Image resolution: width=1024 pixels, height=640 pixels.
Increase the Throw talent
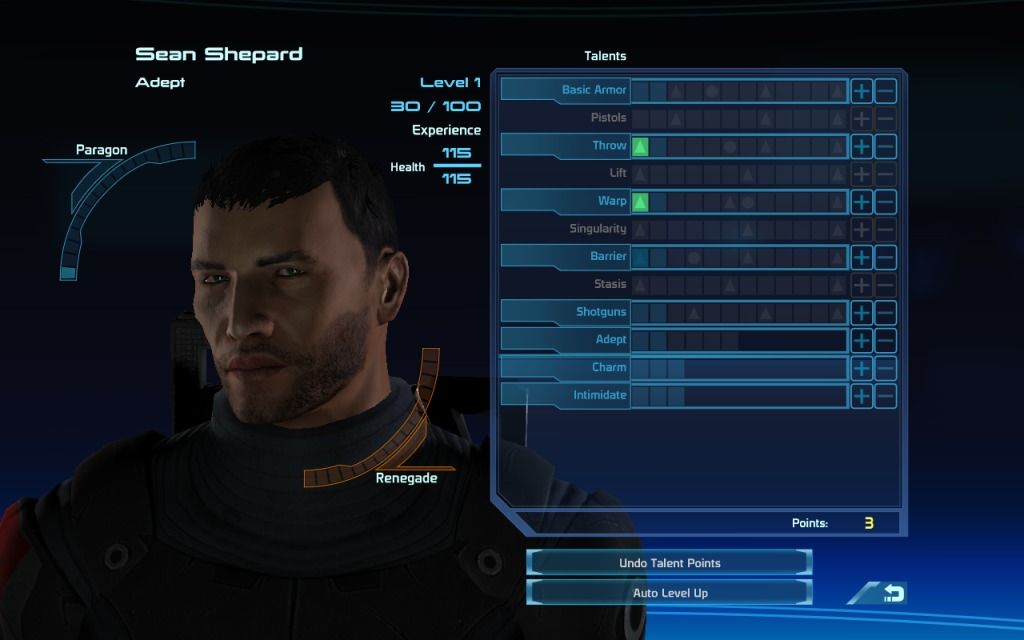861,146
